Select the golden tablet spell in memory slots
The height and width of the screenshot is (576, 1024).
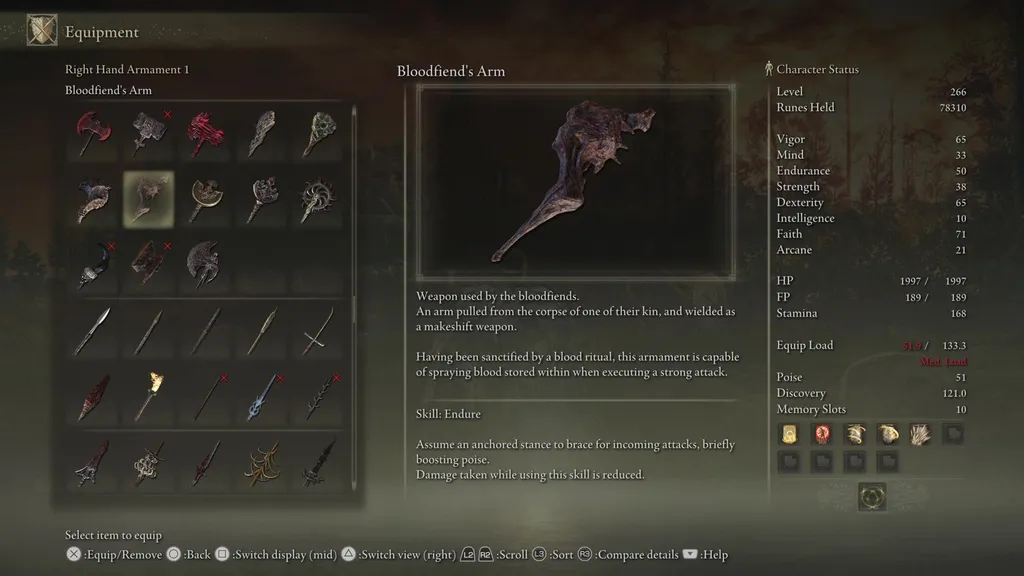pos(790,434)
